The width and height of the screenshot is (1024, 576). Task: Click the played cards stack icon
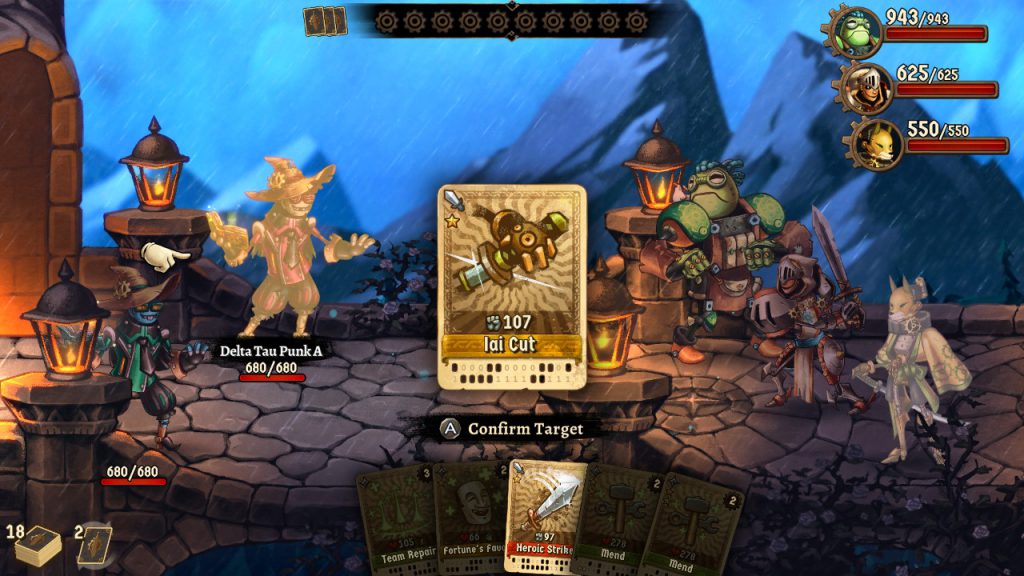pyautogui.click(x=324, y=20)
